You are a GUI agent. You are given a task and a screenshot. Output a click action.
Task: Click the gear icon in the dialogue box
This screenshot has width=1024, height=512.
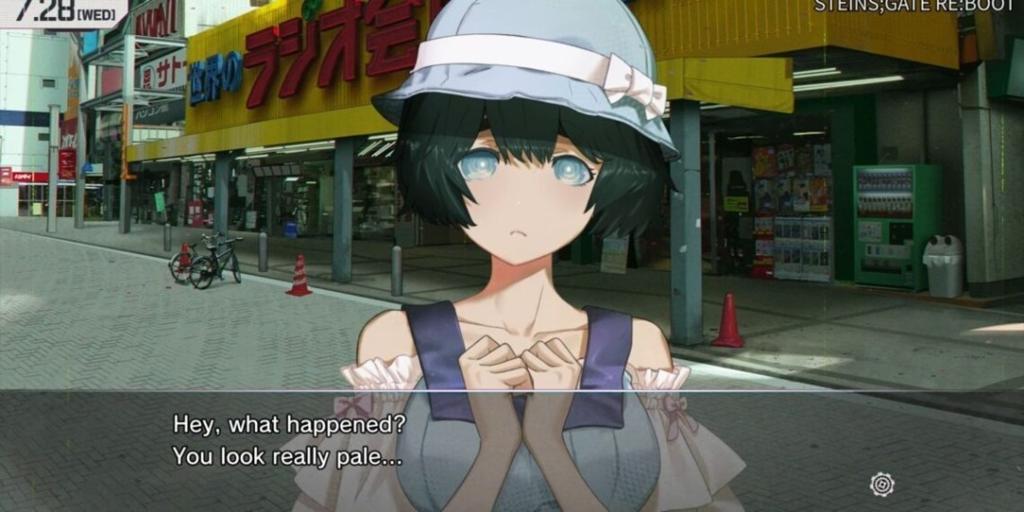[882, 484]
